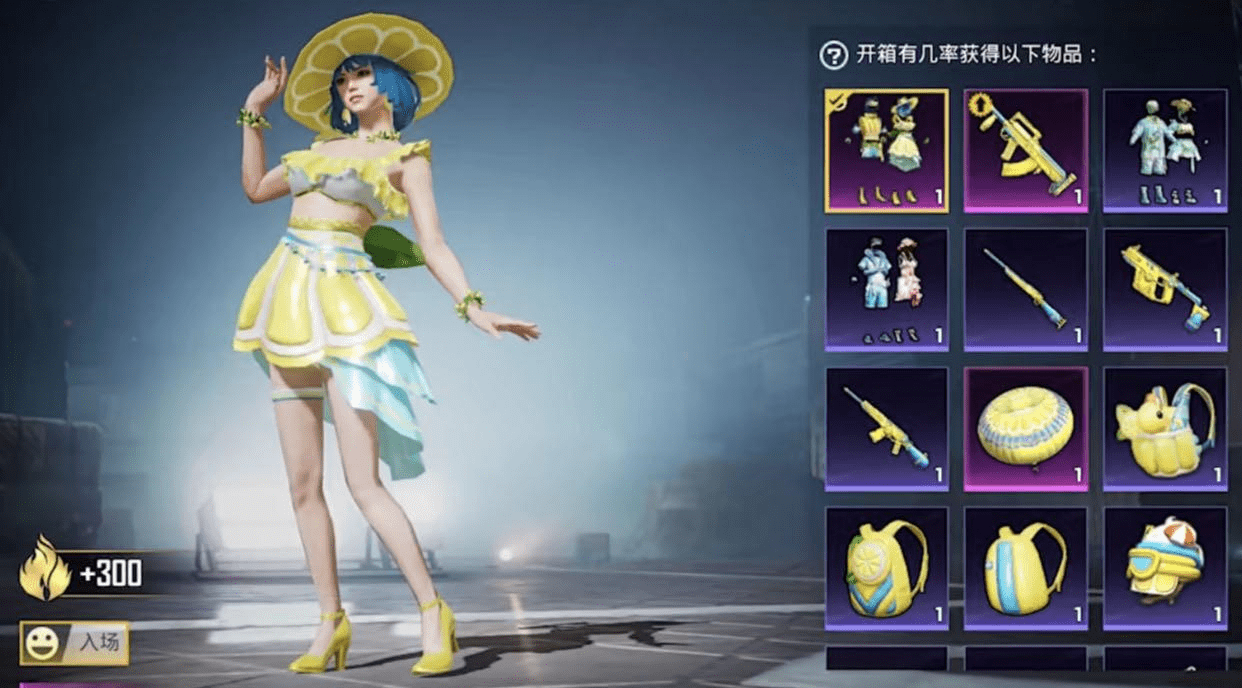This screenshot has height=688, width=1242.
Task: Choose the yellow sunflower rifle skin
Action: (x=1025, y=150)
